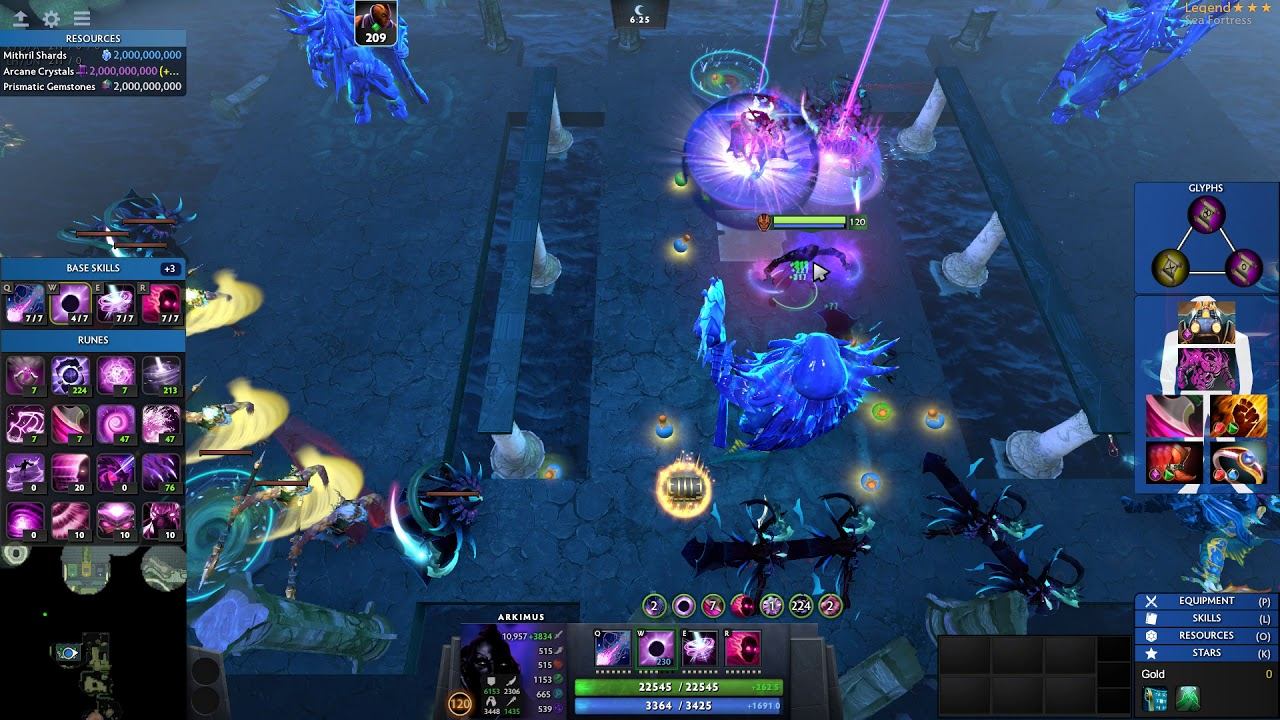Choose the helmet equipment slot
Image resolution: width=1280 pixels, height=720 pixels.
pos(1206,322)
